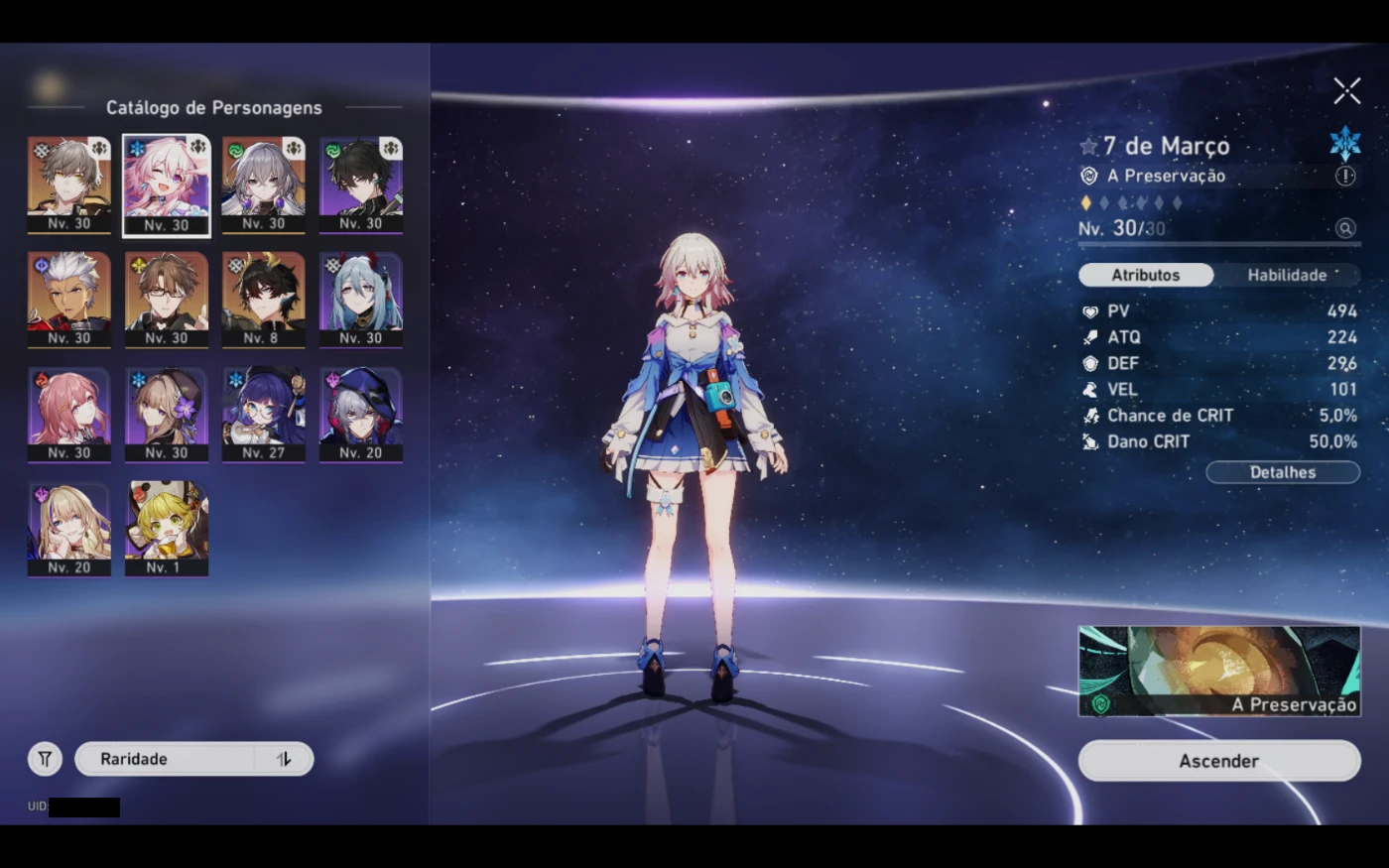This screenshot has height=868, width=1389.
Task: Select the black-haired Dan Heng portrait
Action: [x=361, y=185]
